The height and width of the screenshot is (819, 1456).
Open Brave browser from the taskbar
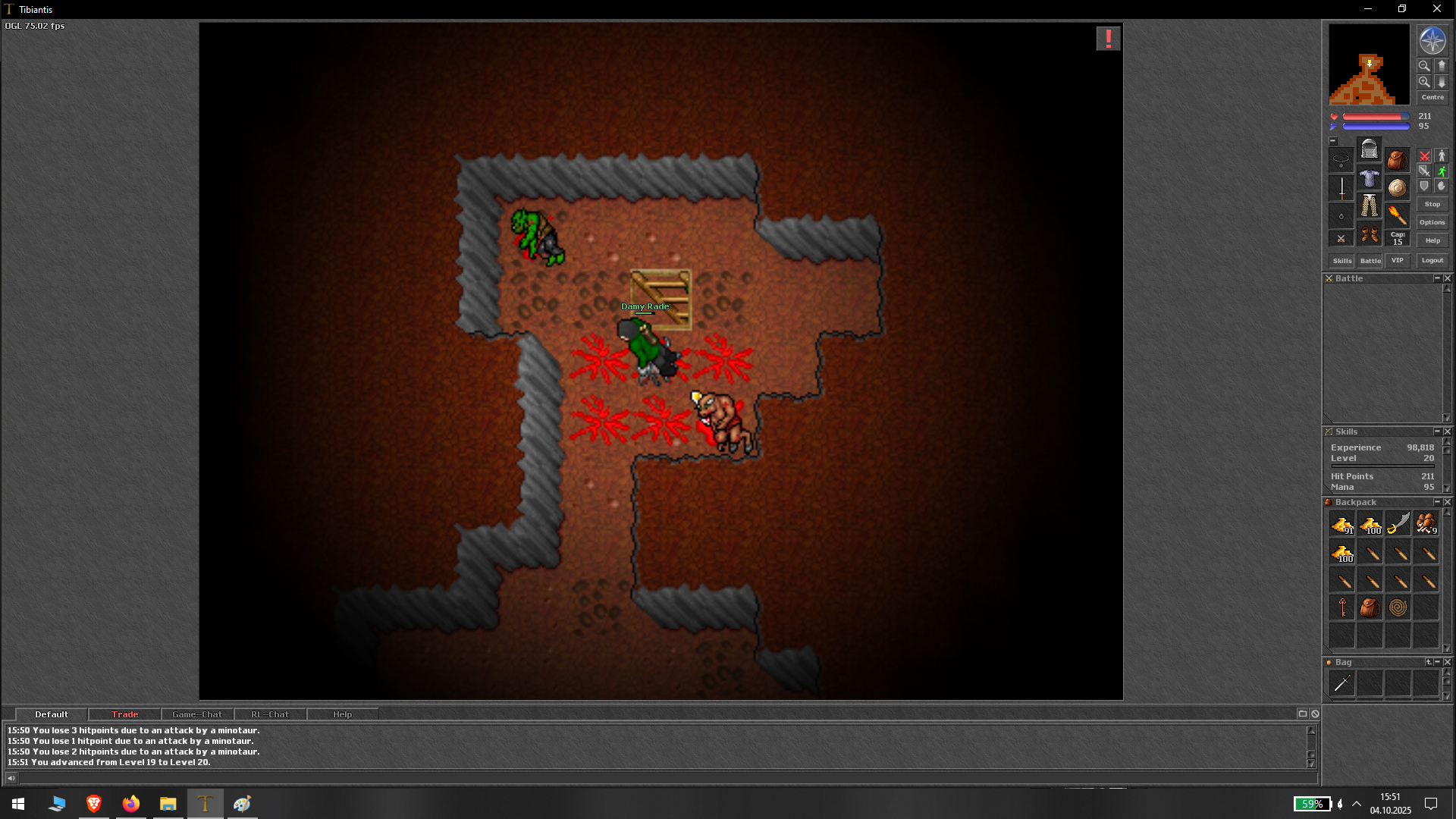pos(94,803)
